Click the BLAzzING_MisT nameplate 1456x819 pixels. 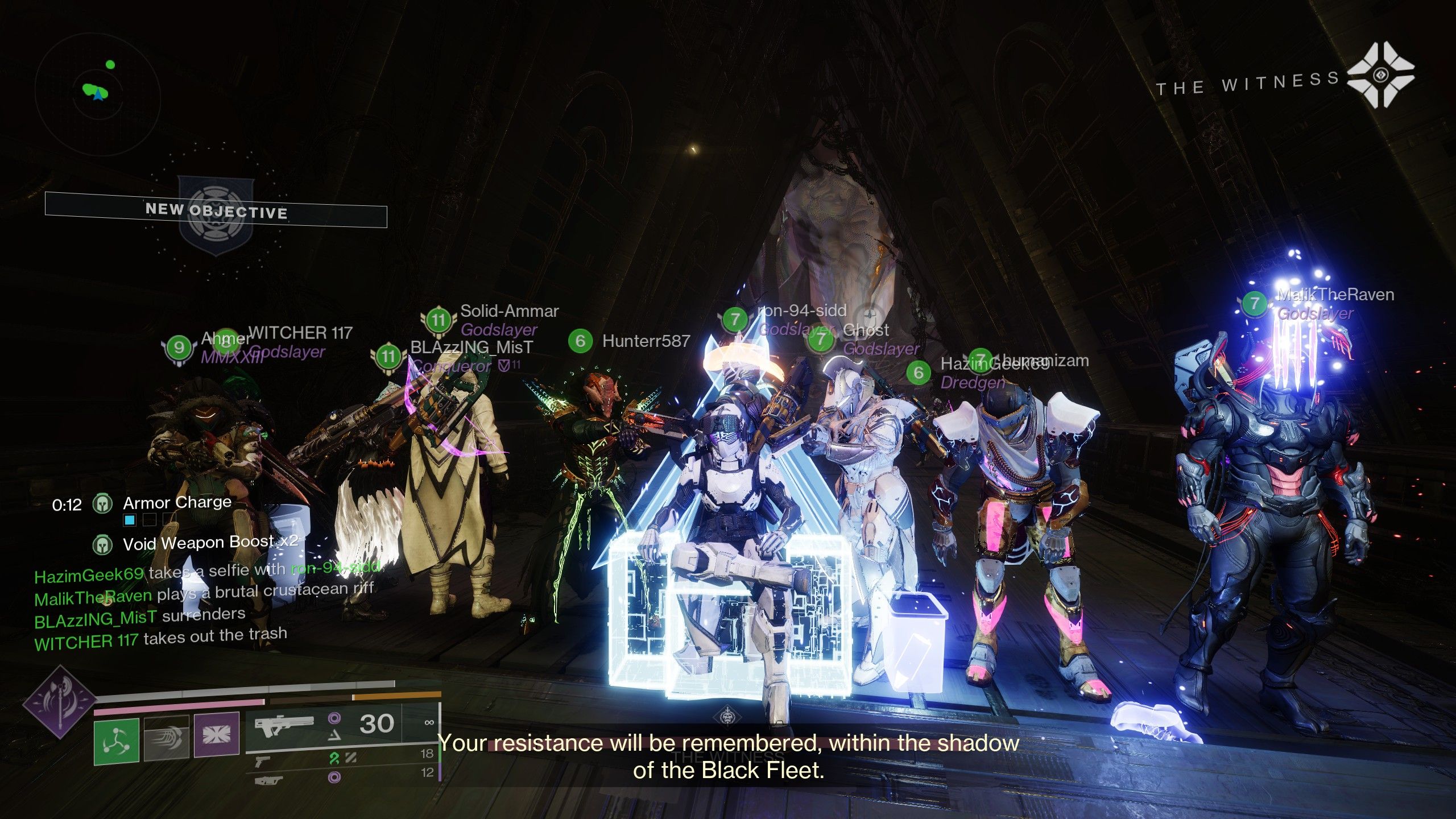click(471, 348)
